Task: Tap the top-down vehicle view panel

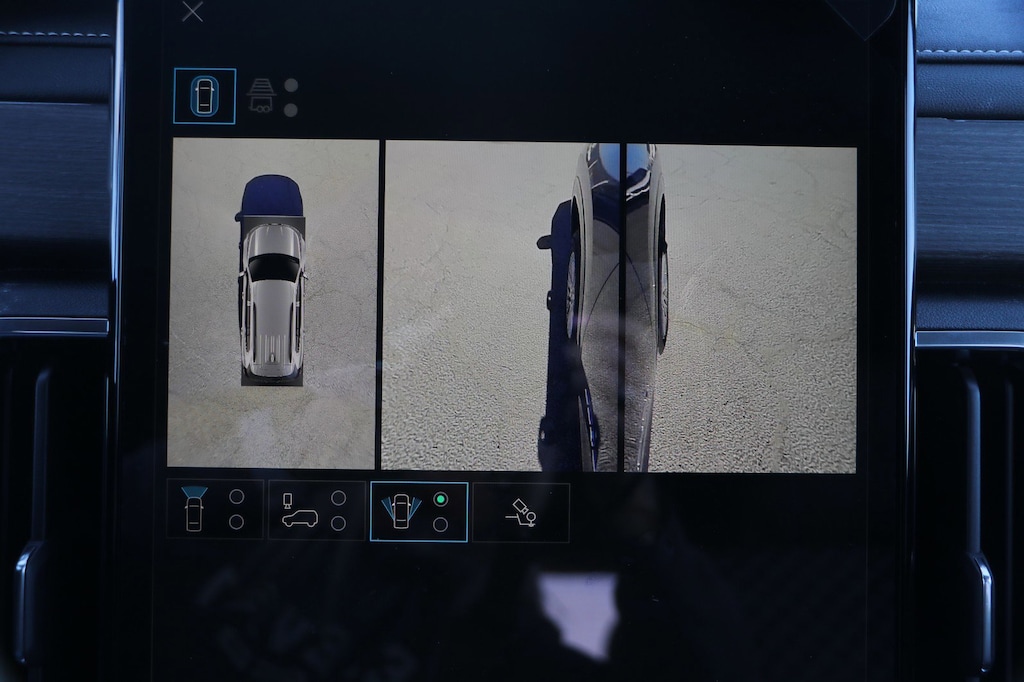Action: click(273, 303)
